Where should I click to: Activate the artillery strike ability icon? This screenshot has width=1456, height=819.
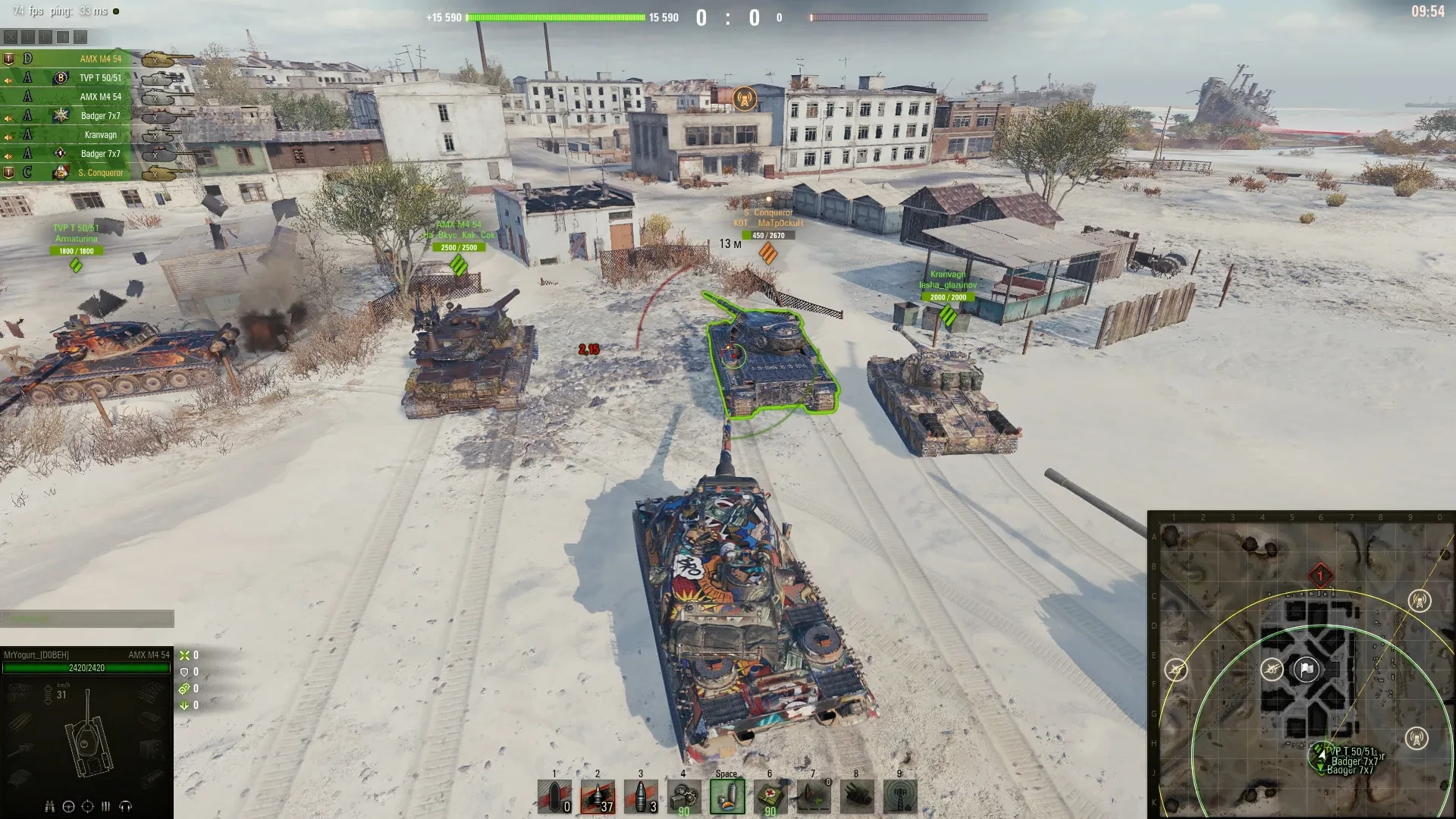click(x=856, y=797)
